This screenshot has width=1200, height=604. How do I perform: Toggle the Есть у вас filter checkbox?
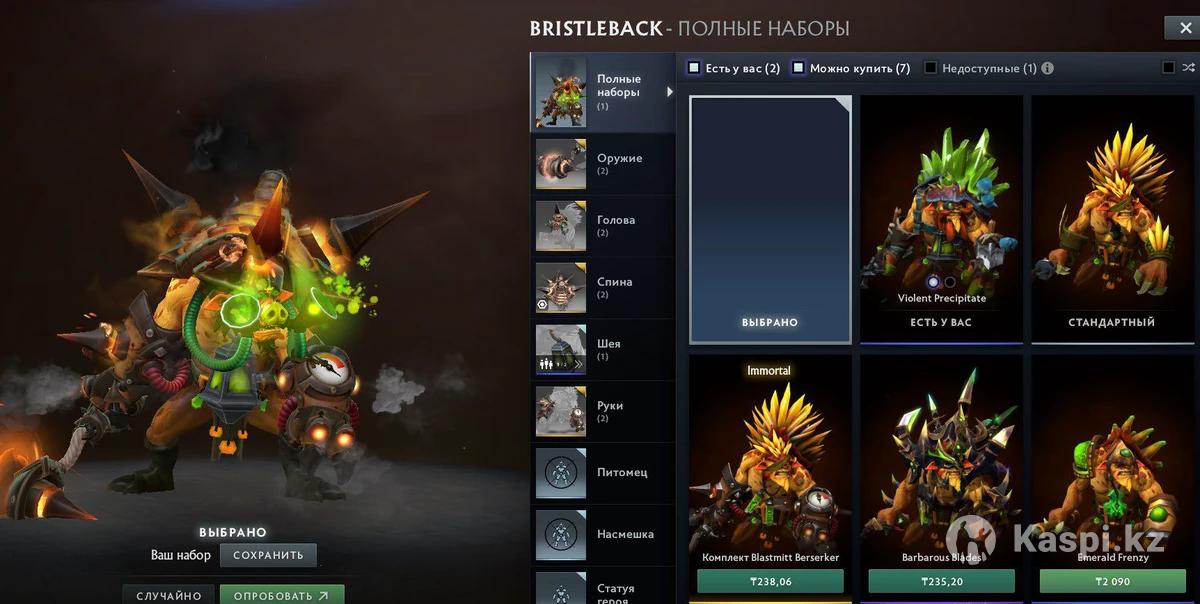coord(694,68)
